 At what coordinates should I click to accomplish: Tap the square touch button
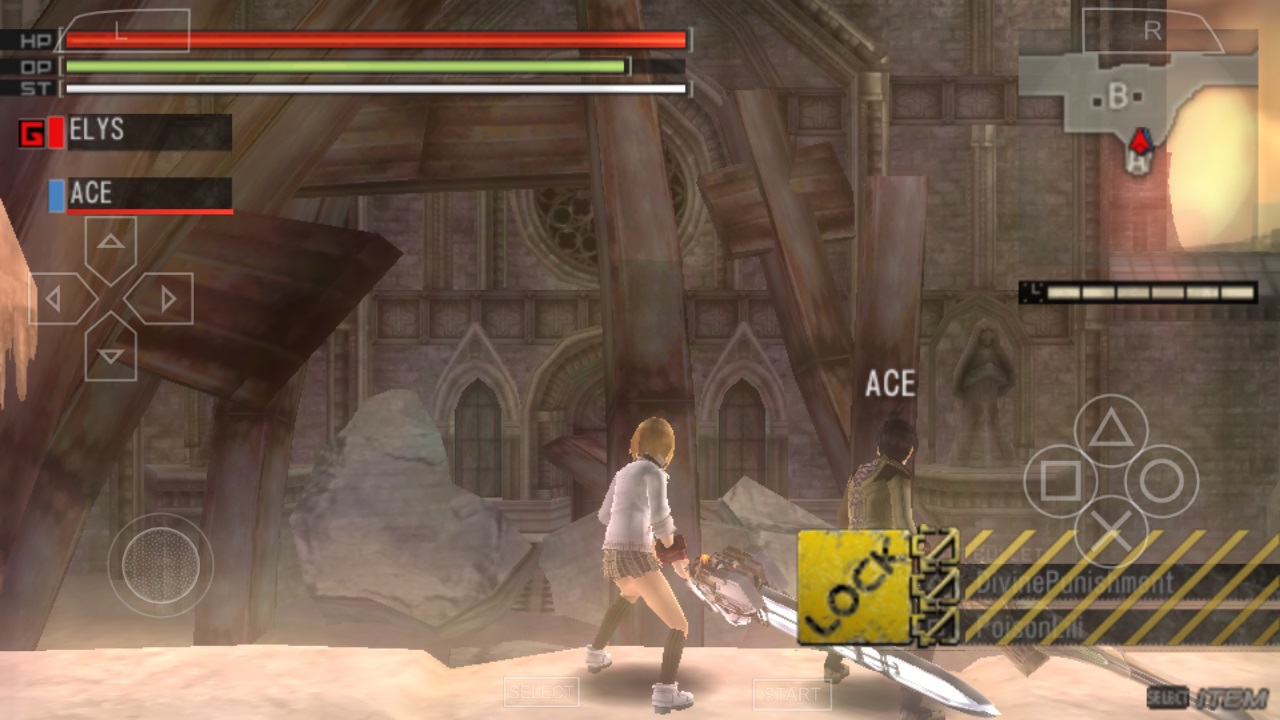pos(1059,482)
